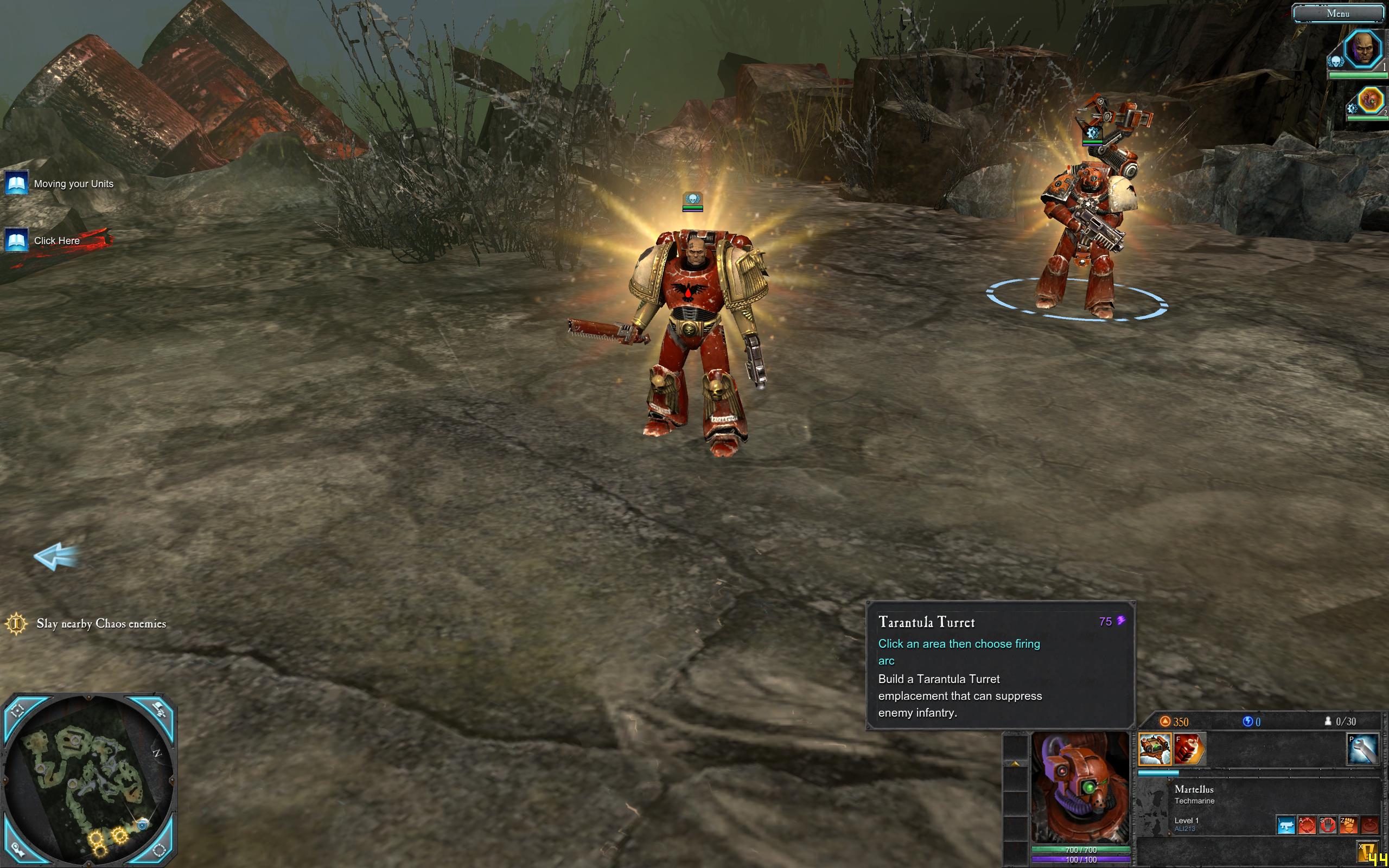Choose the orange fist melee command

(x=1348, y=826)
